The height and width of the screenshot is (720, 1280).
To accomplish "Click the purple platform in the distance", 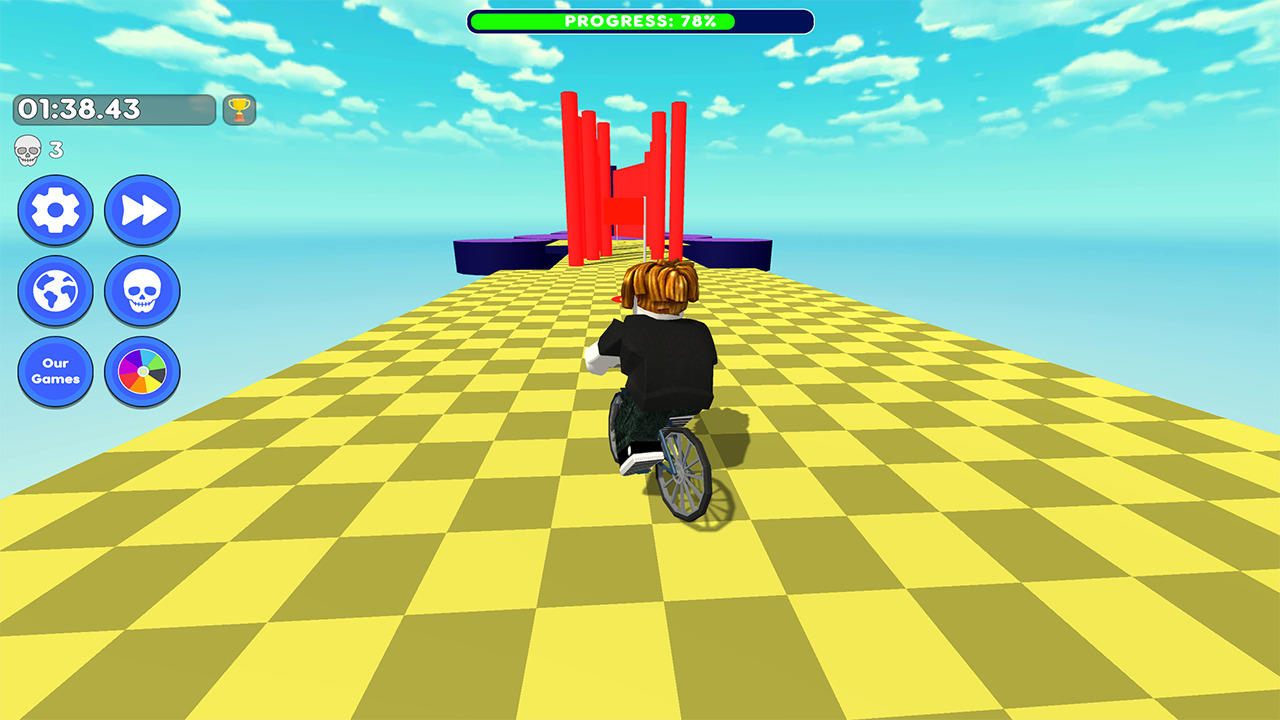I will click(x=500, y=242).
